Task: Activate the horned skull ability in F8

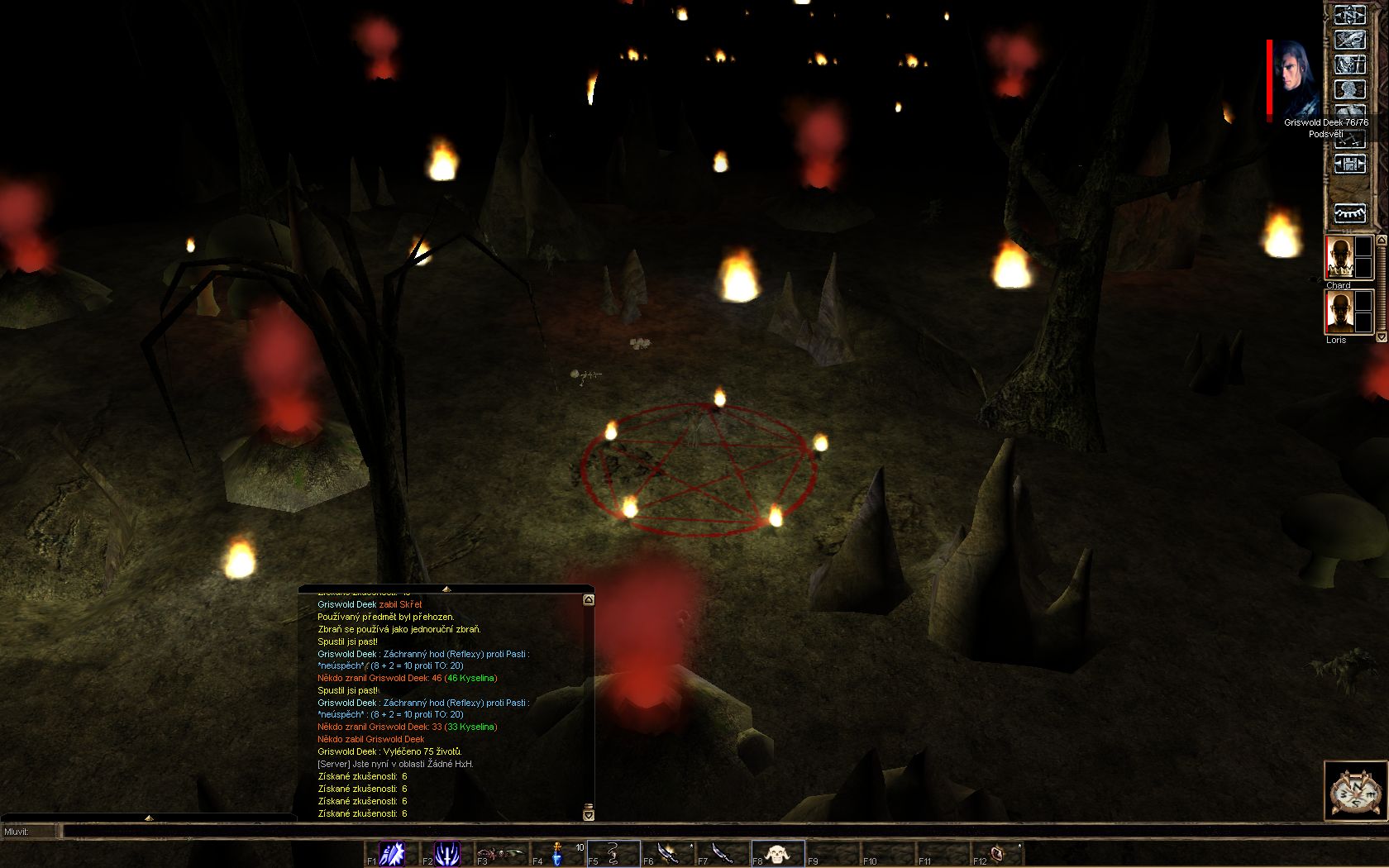Action: point(778,853)
